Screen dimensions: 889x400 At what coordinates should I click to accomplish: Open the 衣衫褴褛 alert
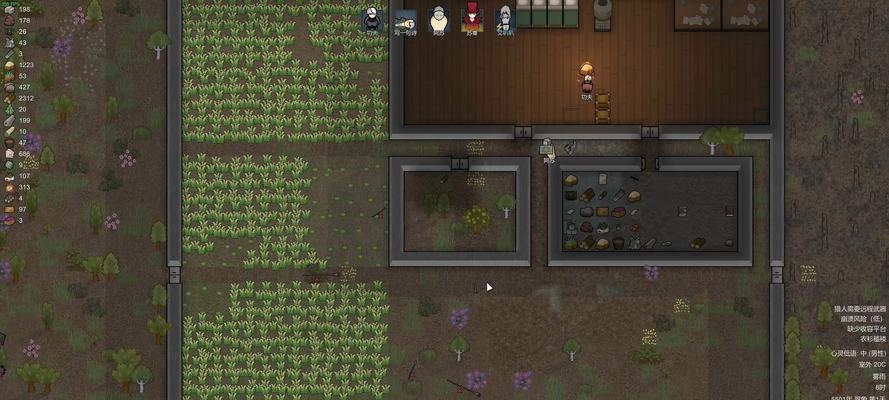[868, 338]
